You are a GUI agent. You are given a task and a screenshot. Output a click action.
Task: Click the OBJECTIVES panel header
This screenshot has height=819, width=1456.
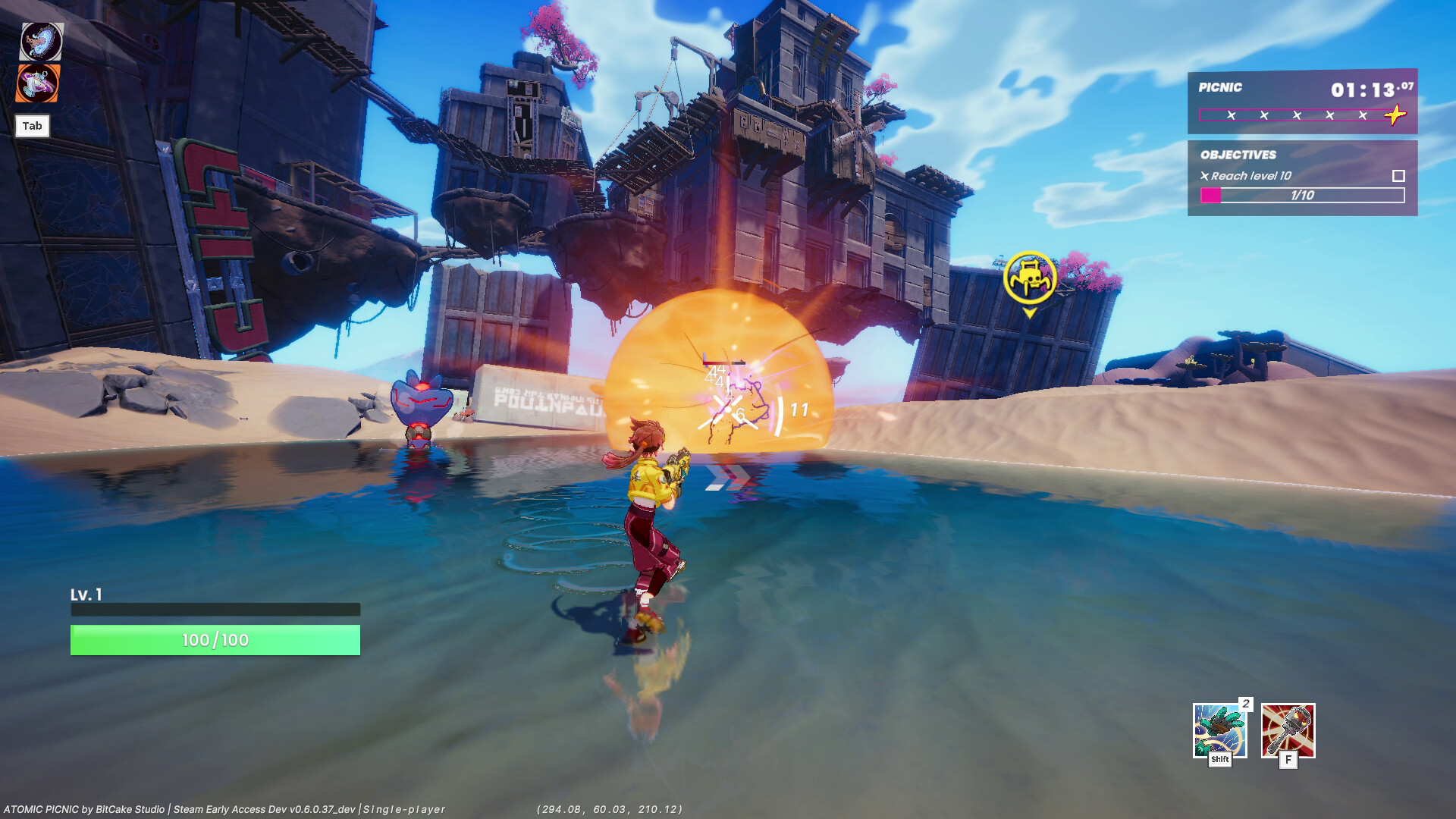point(1239,154)
